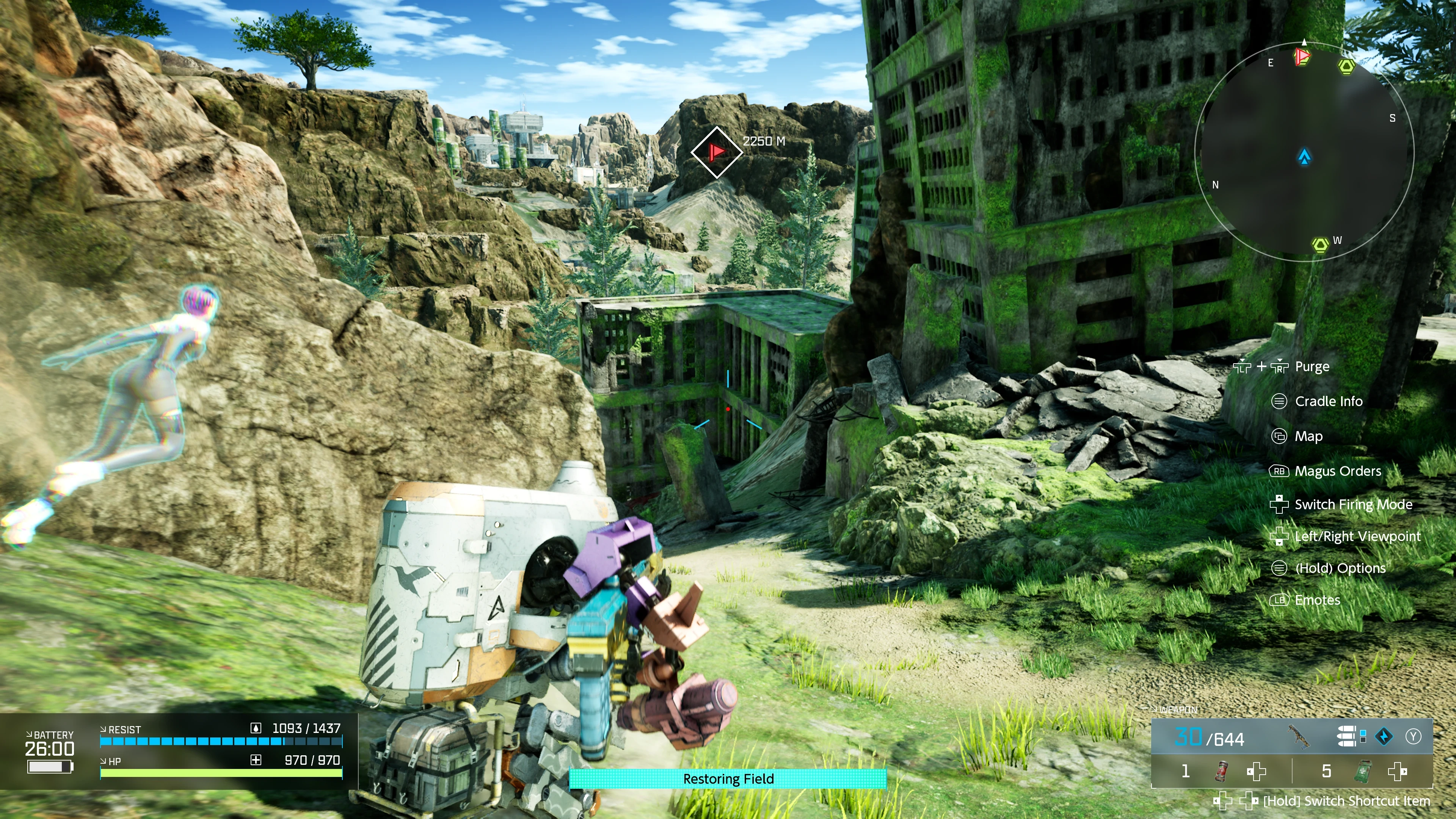This screenshot has width=1456, height=819.
Task: Choose the Purge command
Action: tap(1311, 367)
